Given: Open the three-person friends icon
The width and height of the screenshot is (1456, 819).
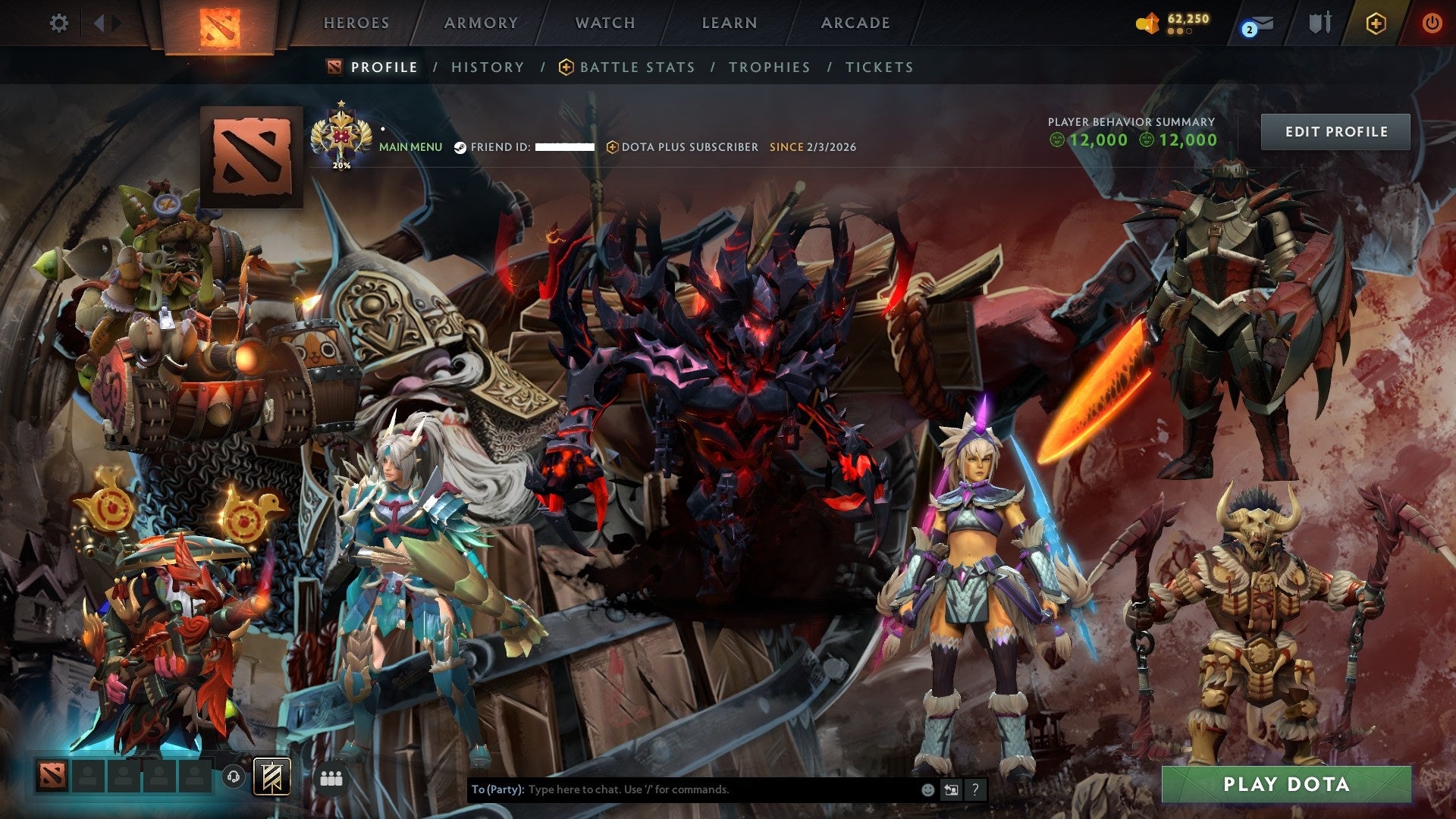Looking at the screenshot, I should click(x=332, y=777).
